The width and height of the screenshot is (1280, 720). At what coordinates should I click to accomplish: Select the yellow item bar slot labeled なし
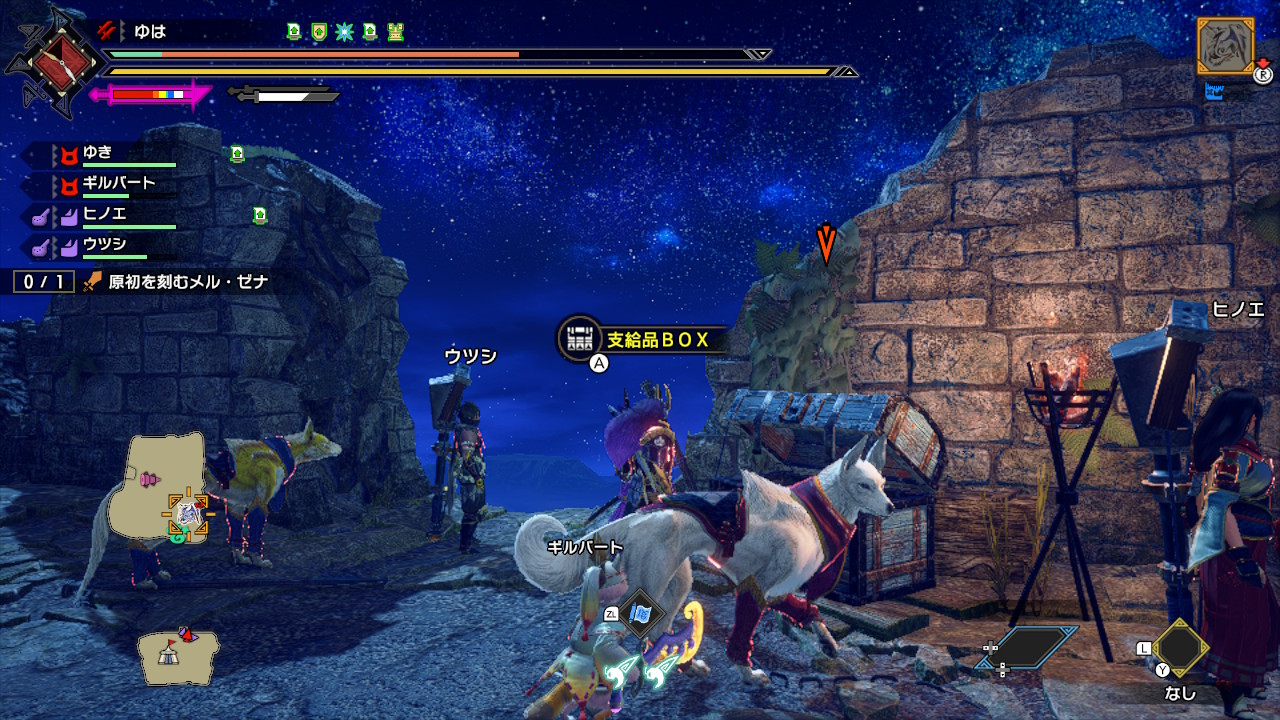1180,650
